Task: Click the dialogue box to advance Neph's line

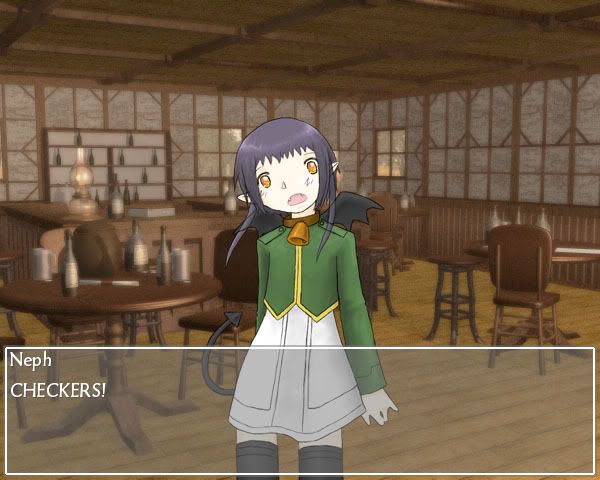Action: 300,410
